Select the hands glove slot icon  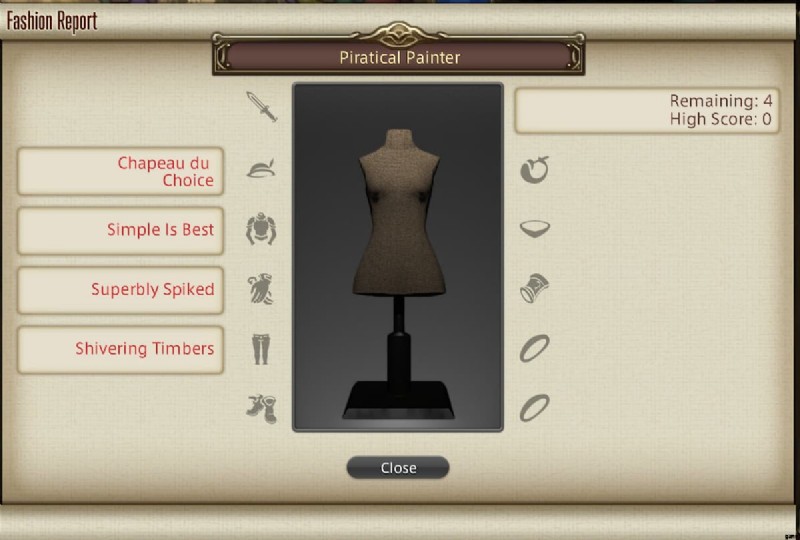point(261,289)
